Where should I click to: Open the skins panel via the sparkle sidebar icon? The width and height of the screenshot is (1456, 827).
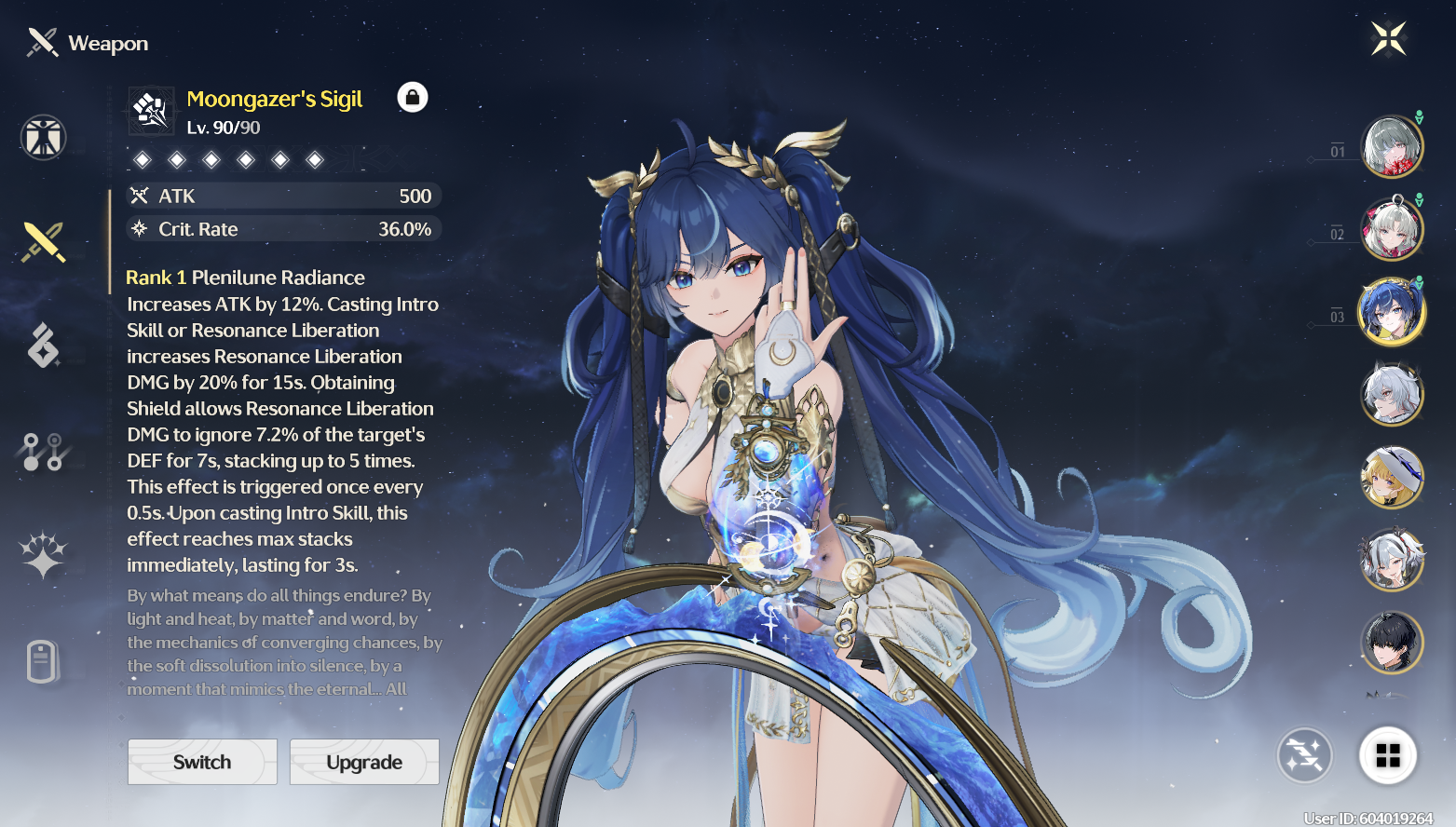tap(43, 556)
